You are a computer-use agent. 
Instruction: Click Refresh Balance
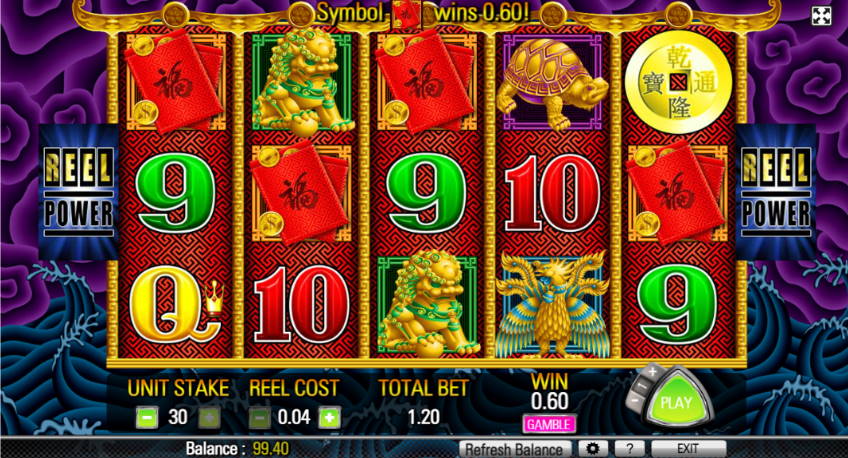516,449
